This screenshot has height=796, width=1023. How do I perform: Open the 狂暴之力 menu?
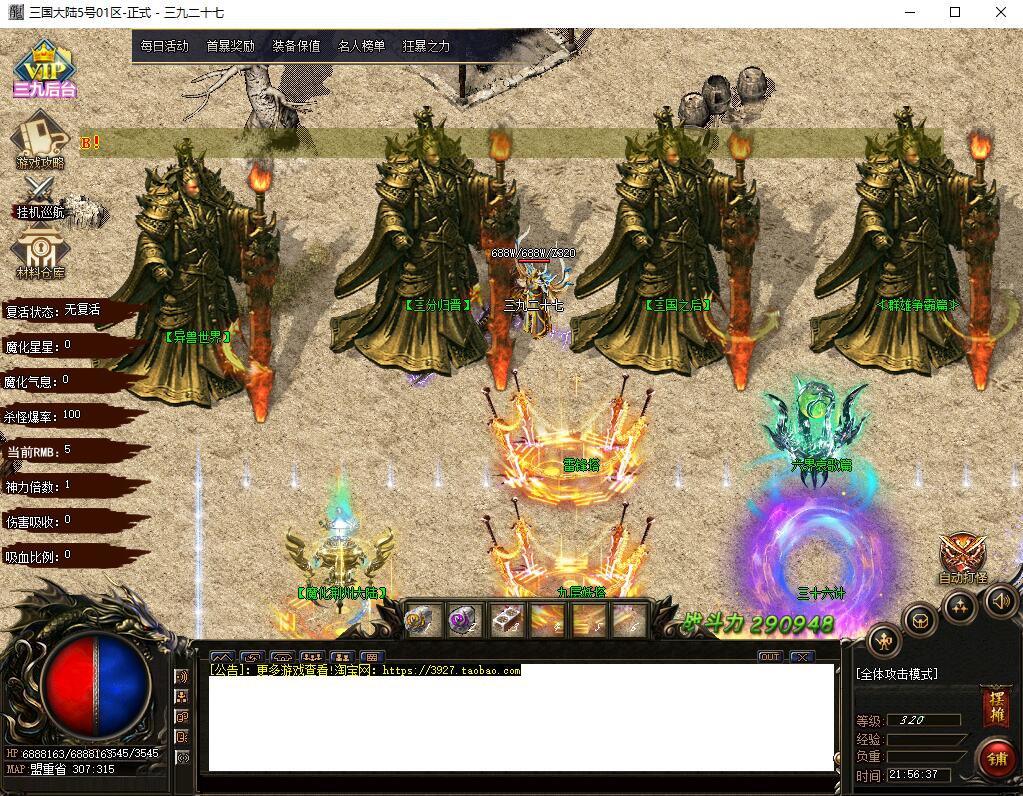[x=426, y=46]
